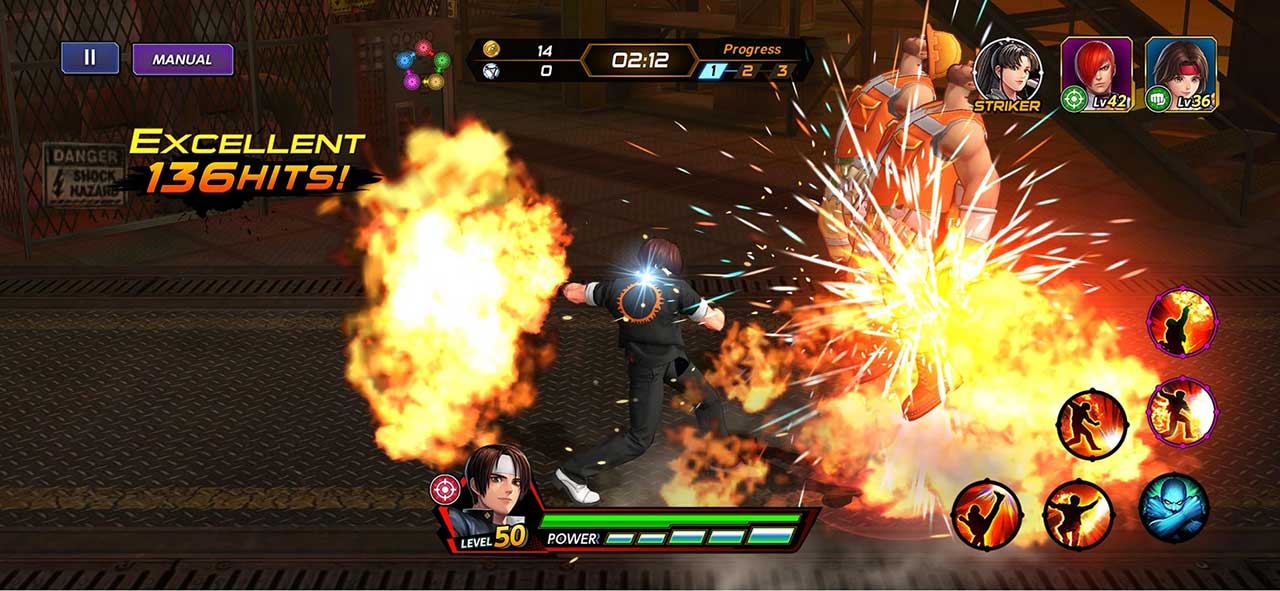Viewport: 1280px width, 591px height.
Task: Perform the high kick skill
Action: click(986, 514)
